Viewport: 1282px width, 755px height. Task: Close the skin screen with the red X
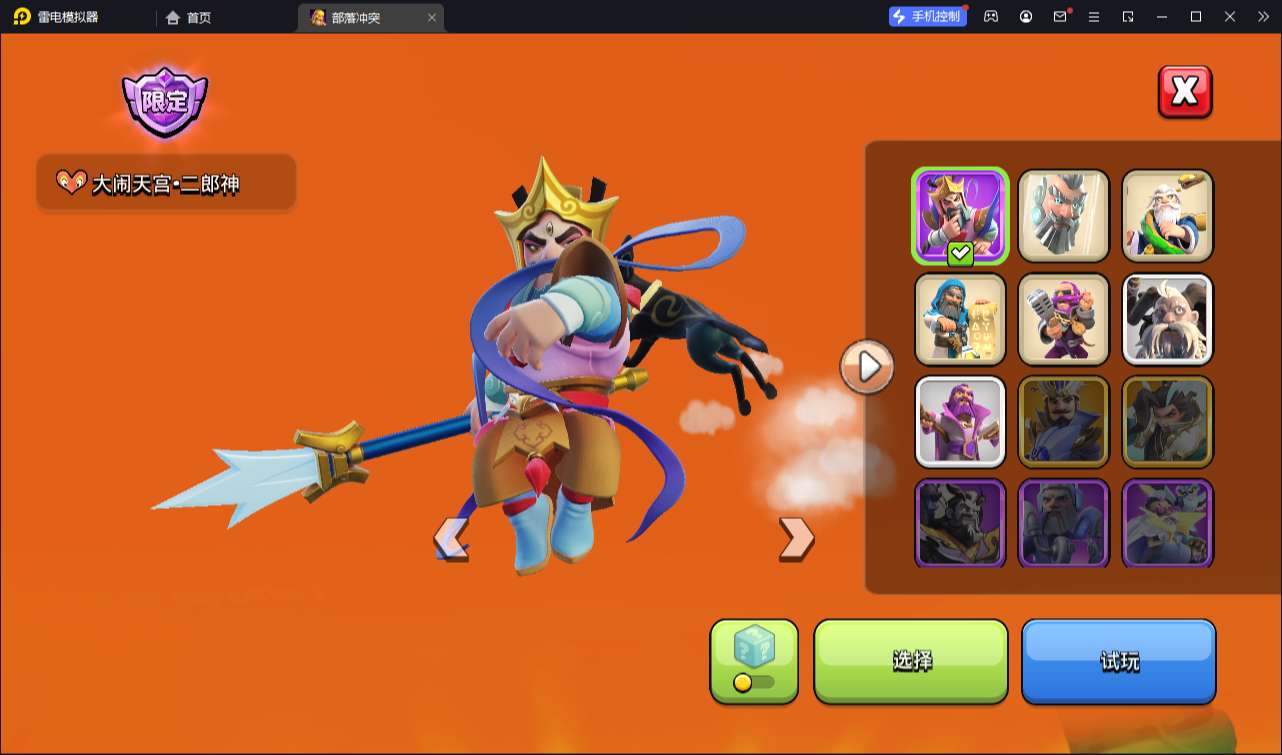coord(1185,92)
